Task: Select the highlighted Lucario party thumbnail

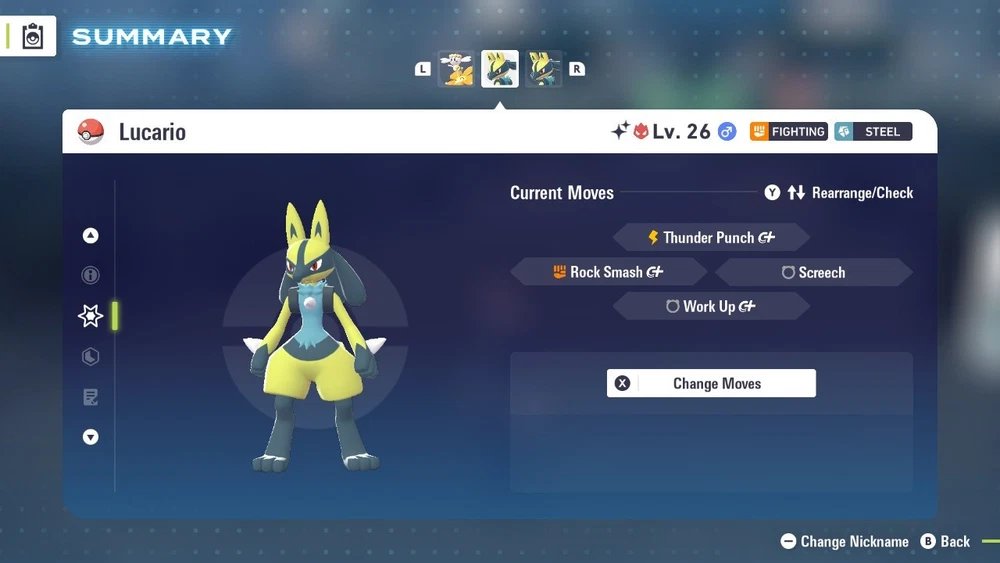Action: pos(500,69)
